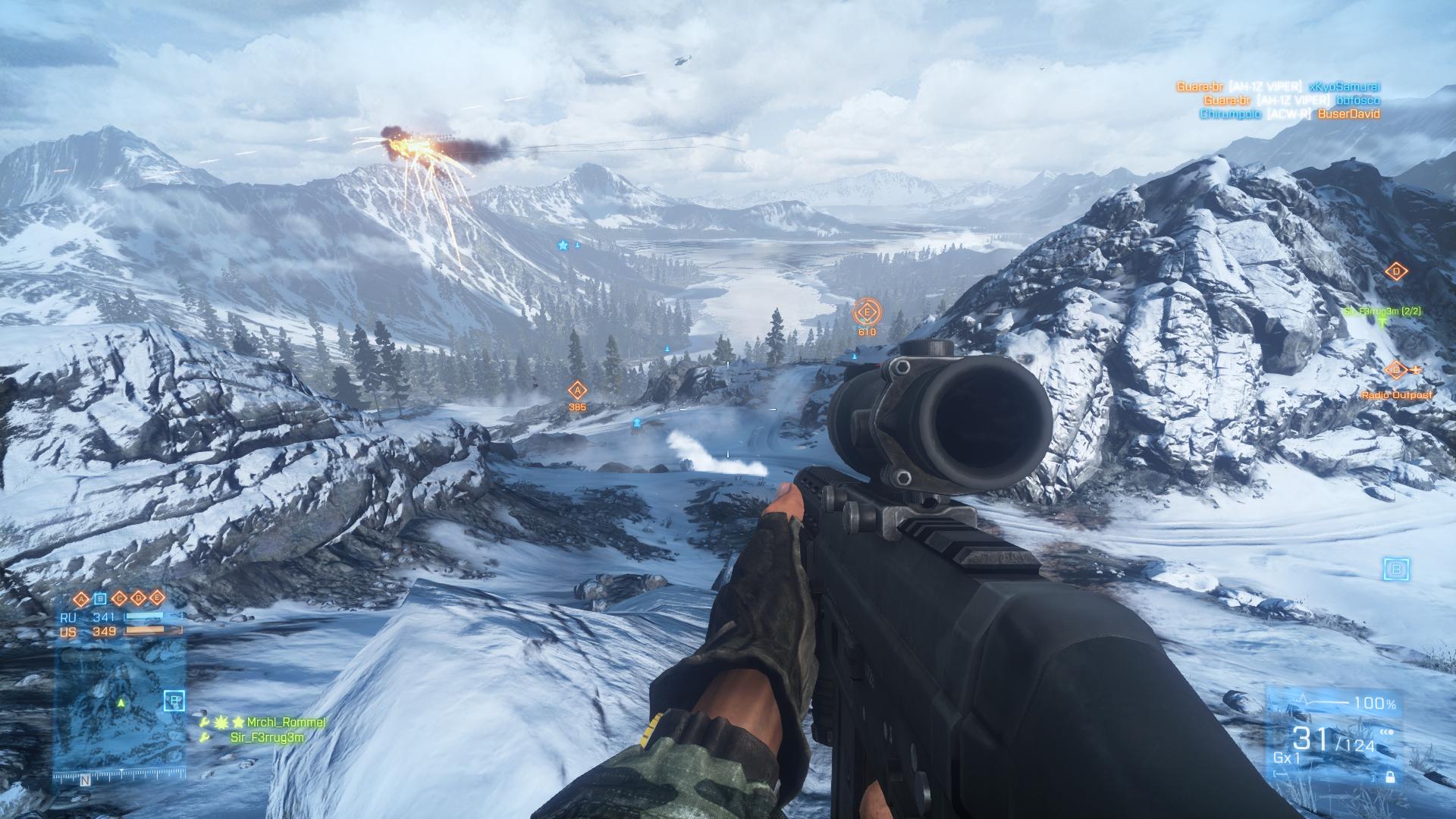Click the blue B marker on the minimap edge

pos(174,701)
